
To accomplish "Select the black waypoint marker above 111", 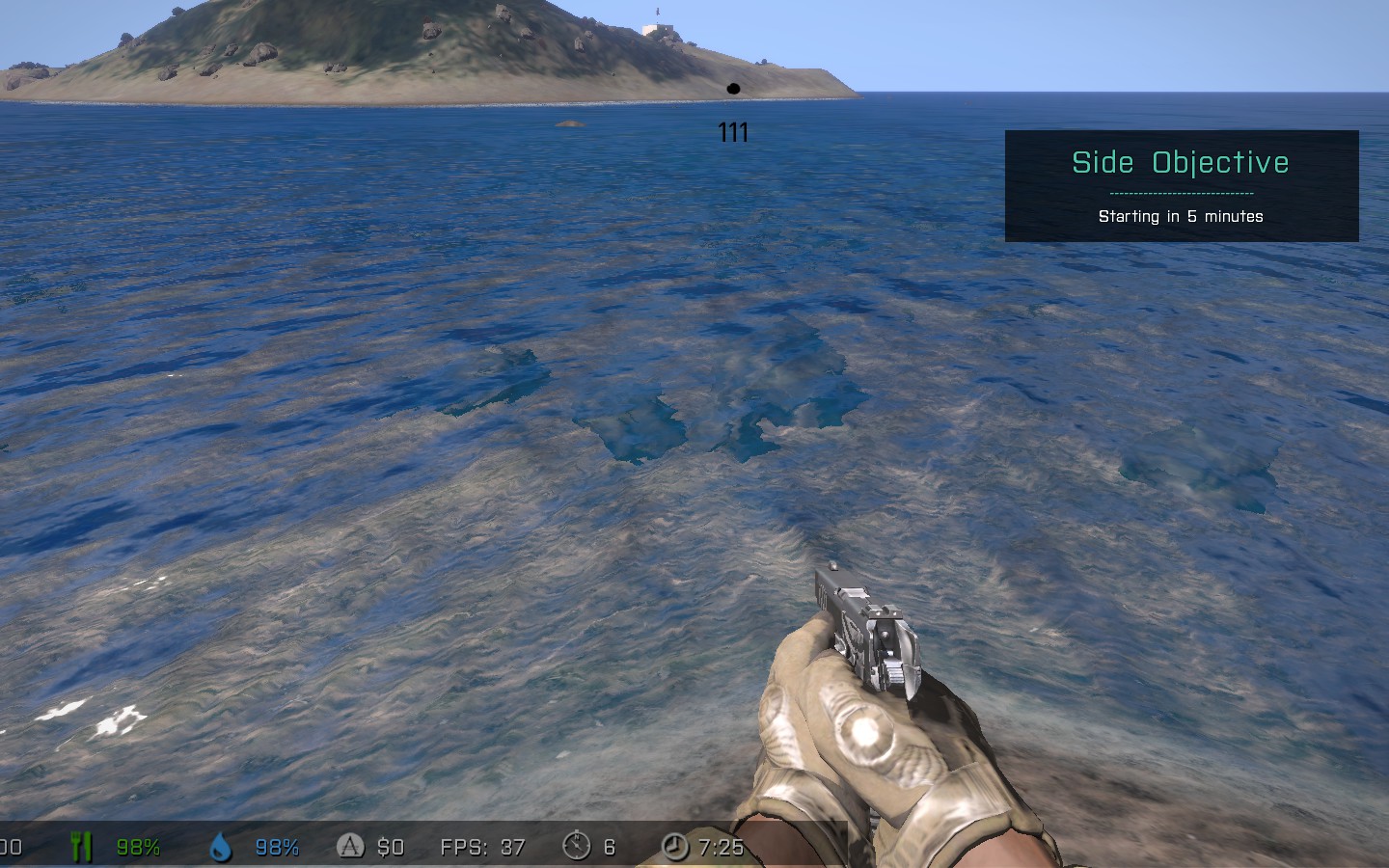I will [733, 89].
